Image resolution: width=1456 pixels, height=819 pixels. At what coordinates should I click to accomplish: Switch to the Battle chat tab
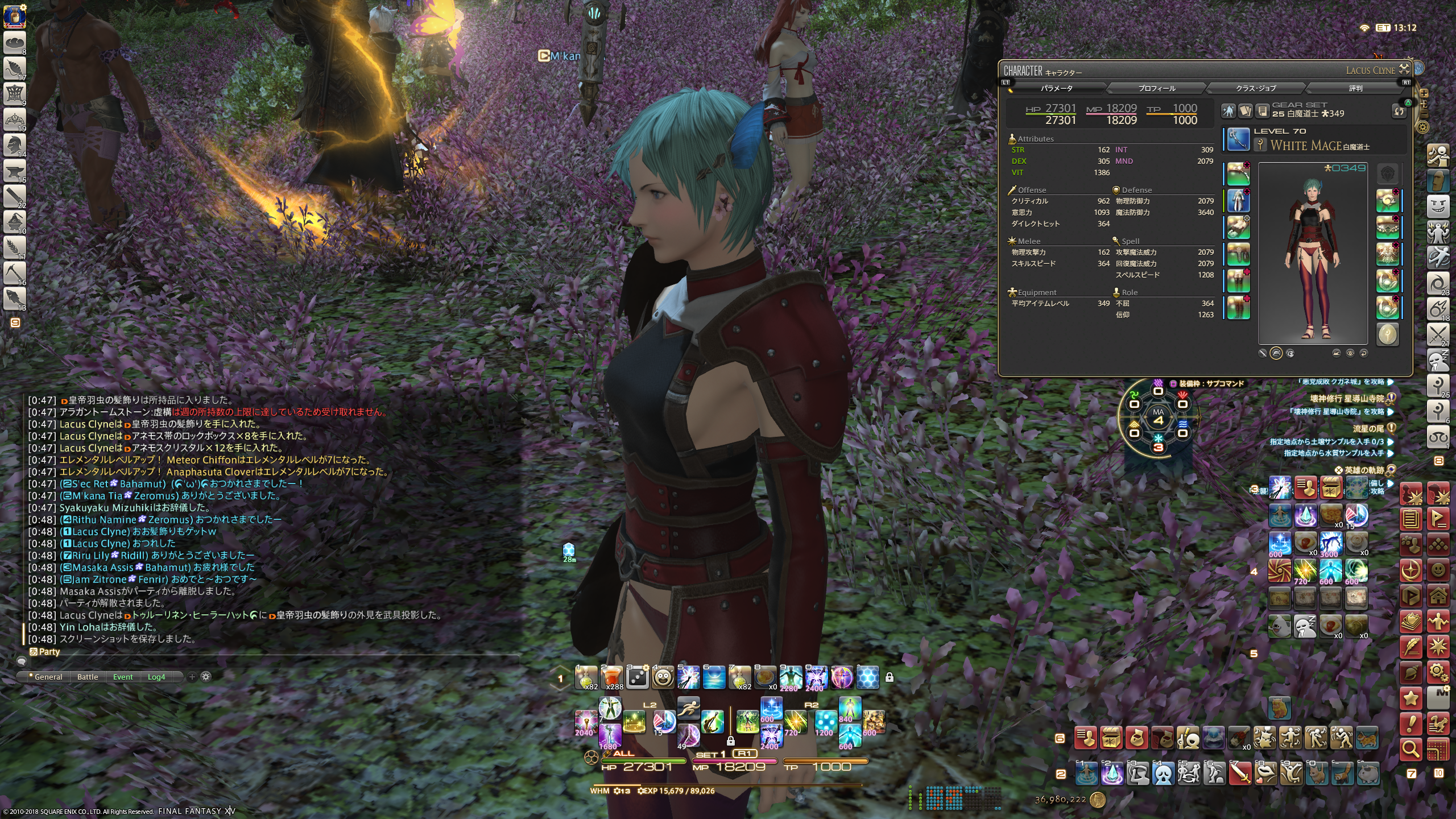tap(88, 677)
